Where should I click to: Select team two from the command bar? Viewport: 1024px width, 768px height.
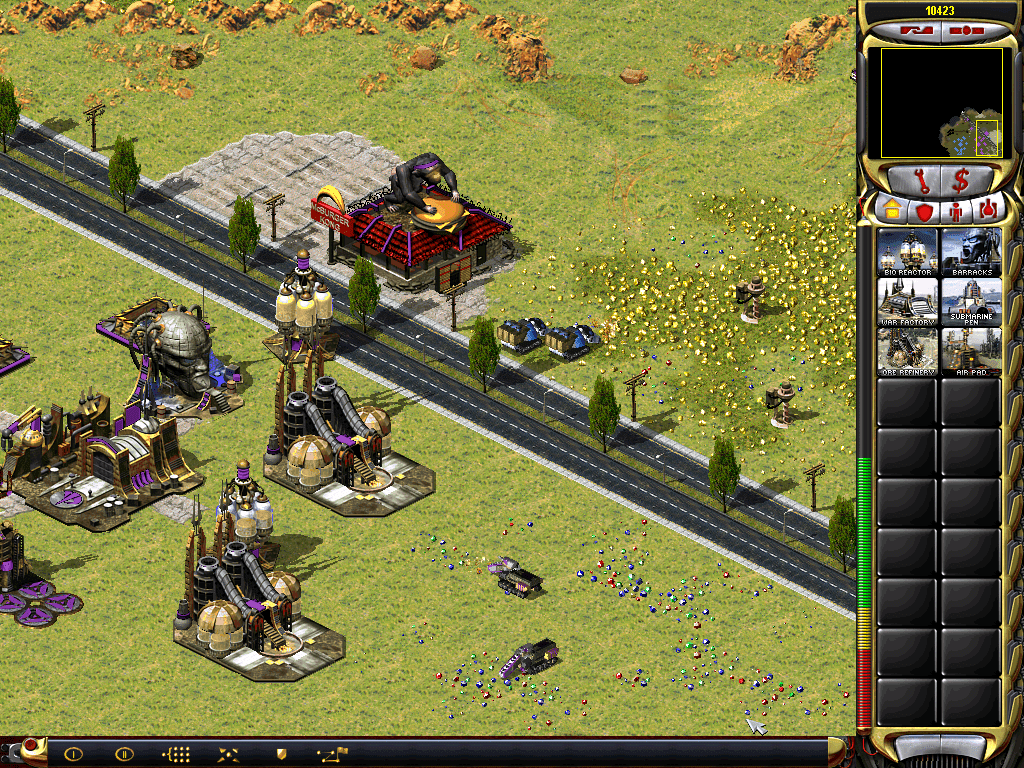click(x=125, y=754)
